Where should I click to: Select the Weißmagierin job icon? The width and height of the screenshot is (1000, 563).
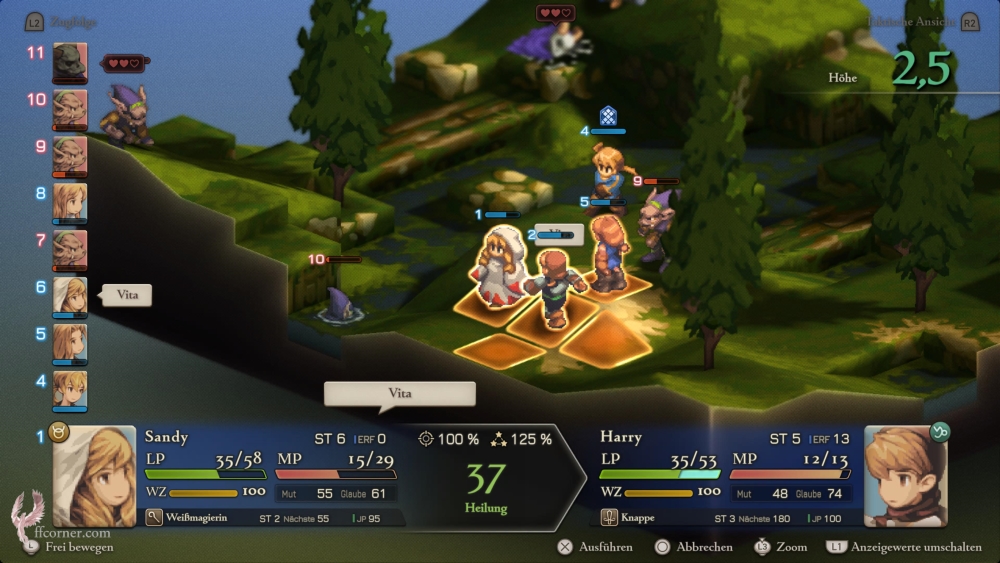coord(154,518)
